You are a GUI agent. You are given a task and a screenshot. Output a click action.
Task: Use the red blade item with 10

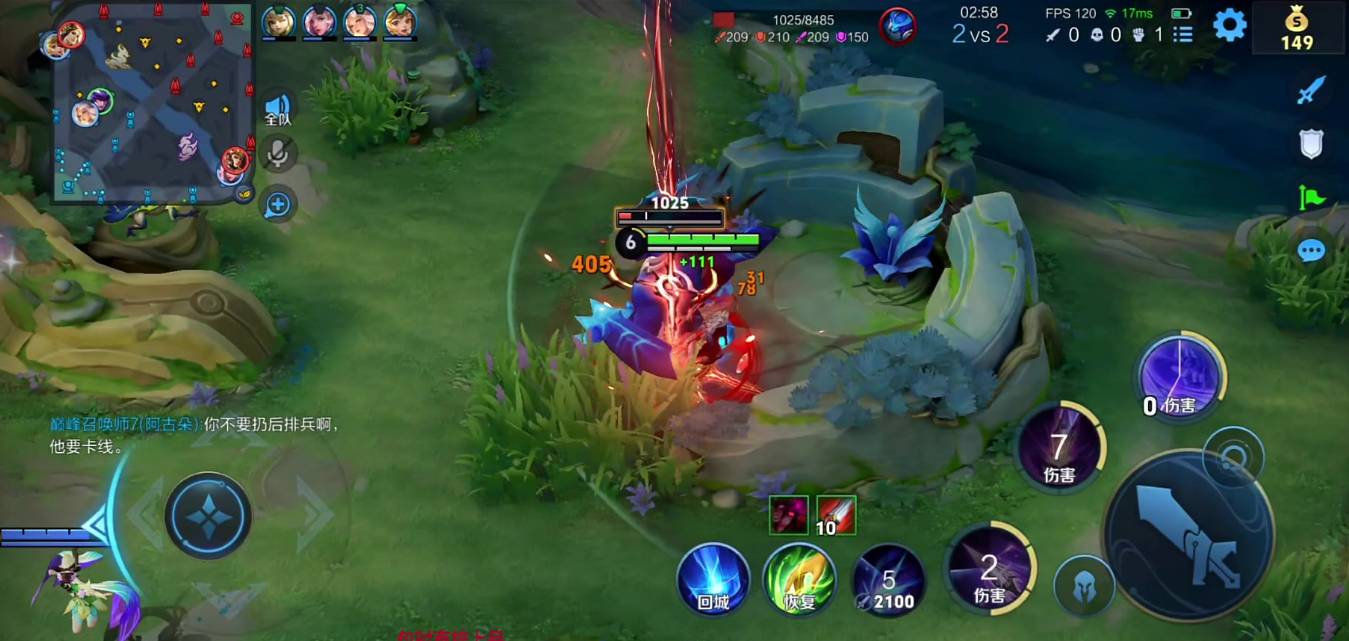click(x=836, y=516)
